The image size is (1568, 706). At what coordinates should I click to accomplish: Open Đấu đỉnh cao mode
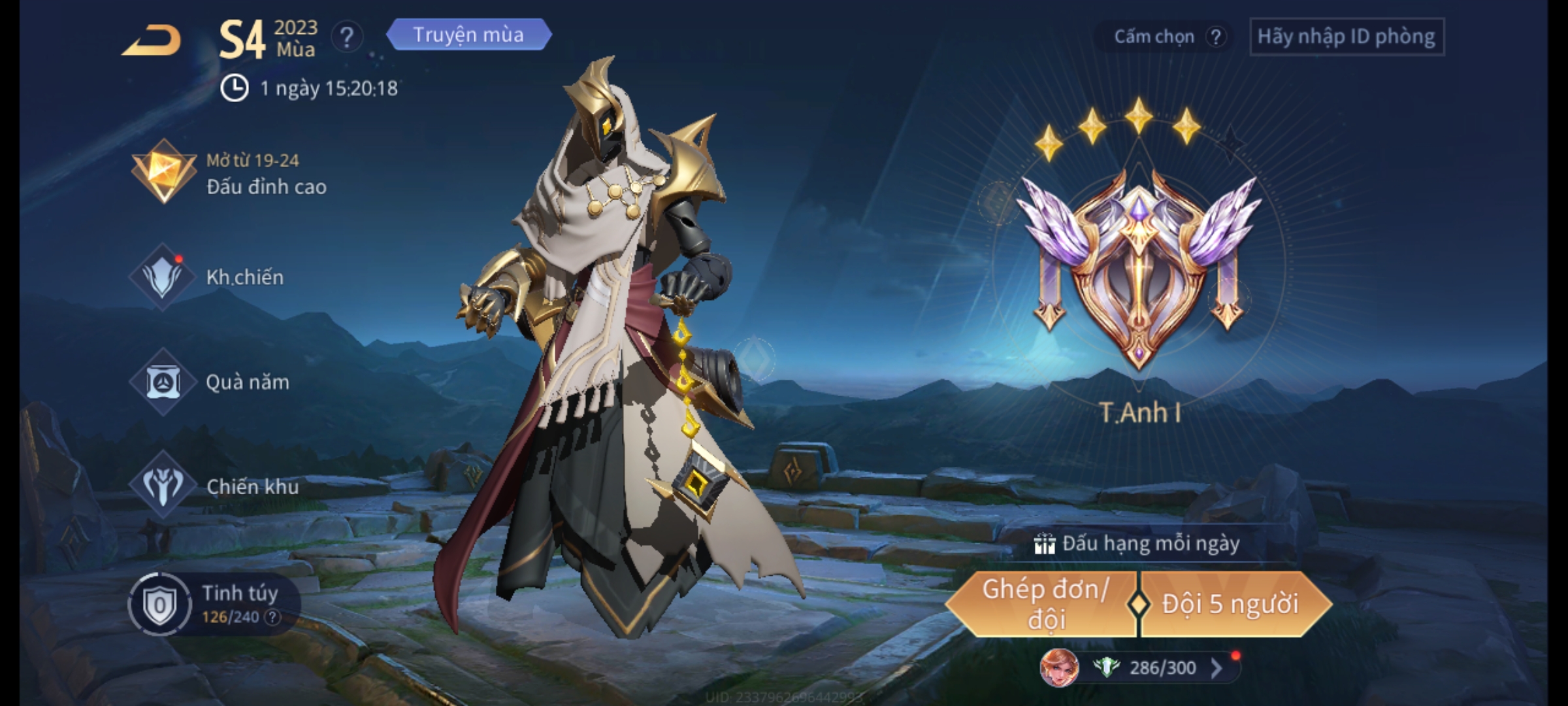tap(229, 174)
